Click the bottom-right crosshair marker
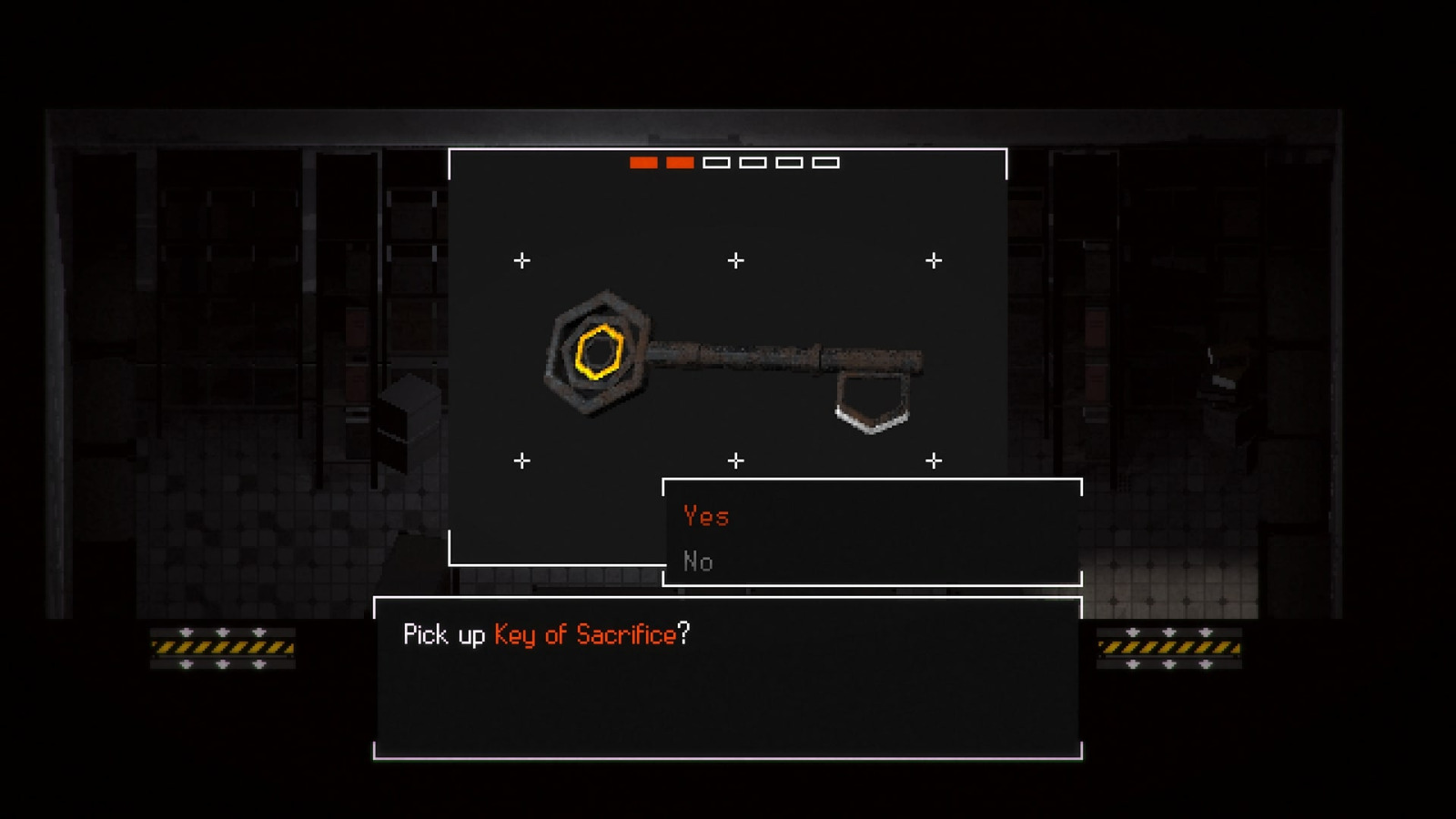This screenshot has width=1456, height=819. [x=932, y=460]
